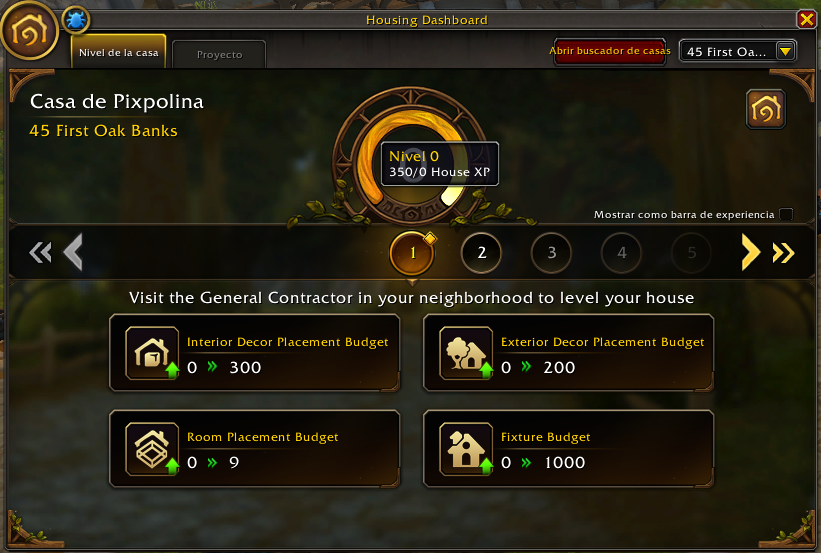Toggle Mostrar como barra de experiencia checkbox
The height and width of the screenshot is (553, 821).
(786, 214)
